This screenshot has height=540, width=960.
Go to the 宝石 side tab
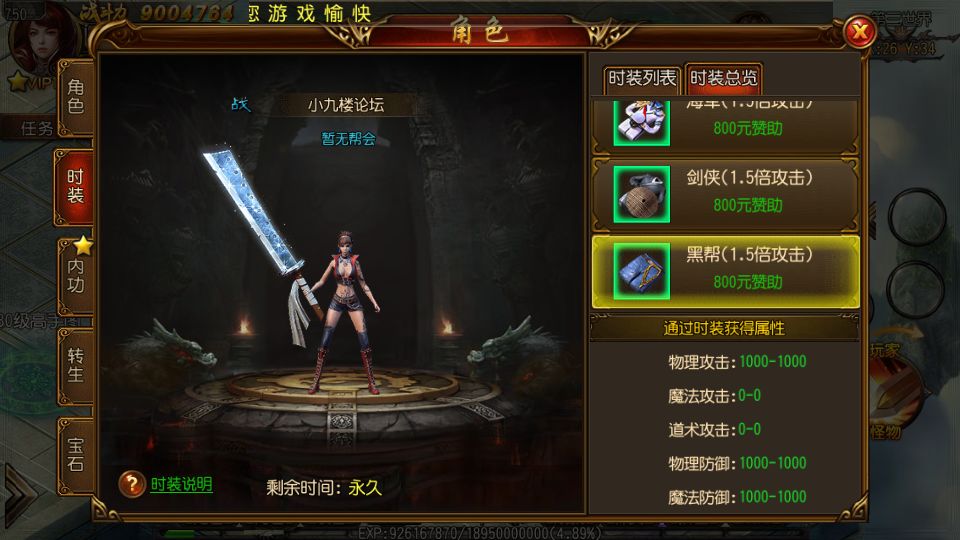pos(76,453)
